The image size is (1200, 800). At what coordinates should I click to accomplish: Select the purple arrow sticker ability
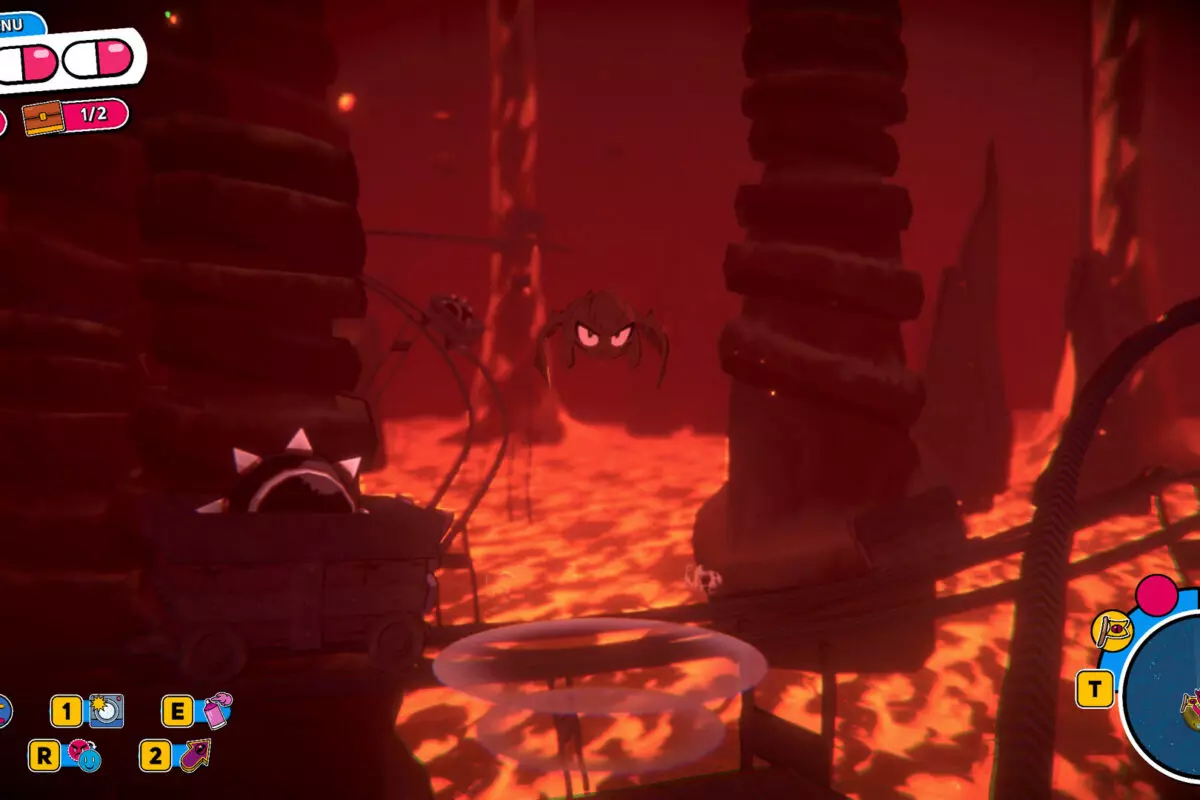pyautogui.click(x=193, y=755)
